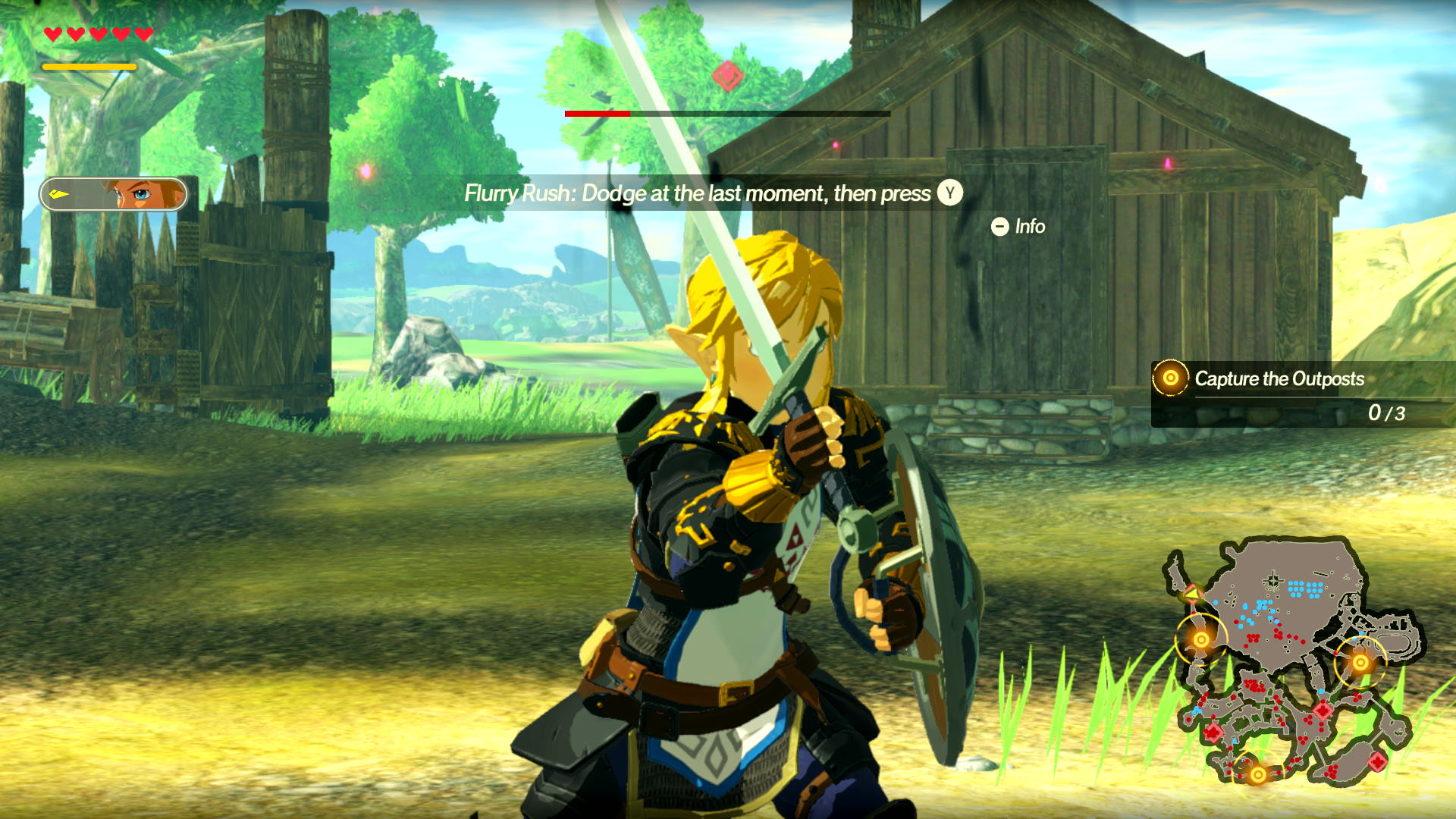Select the Flurry Rush tutorial banner
Screen dimensions: 1456x819
click(x=709, y=194)
